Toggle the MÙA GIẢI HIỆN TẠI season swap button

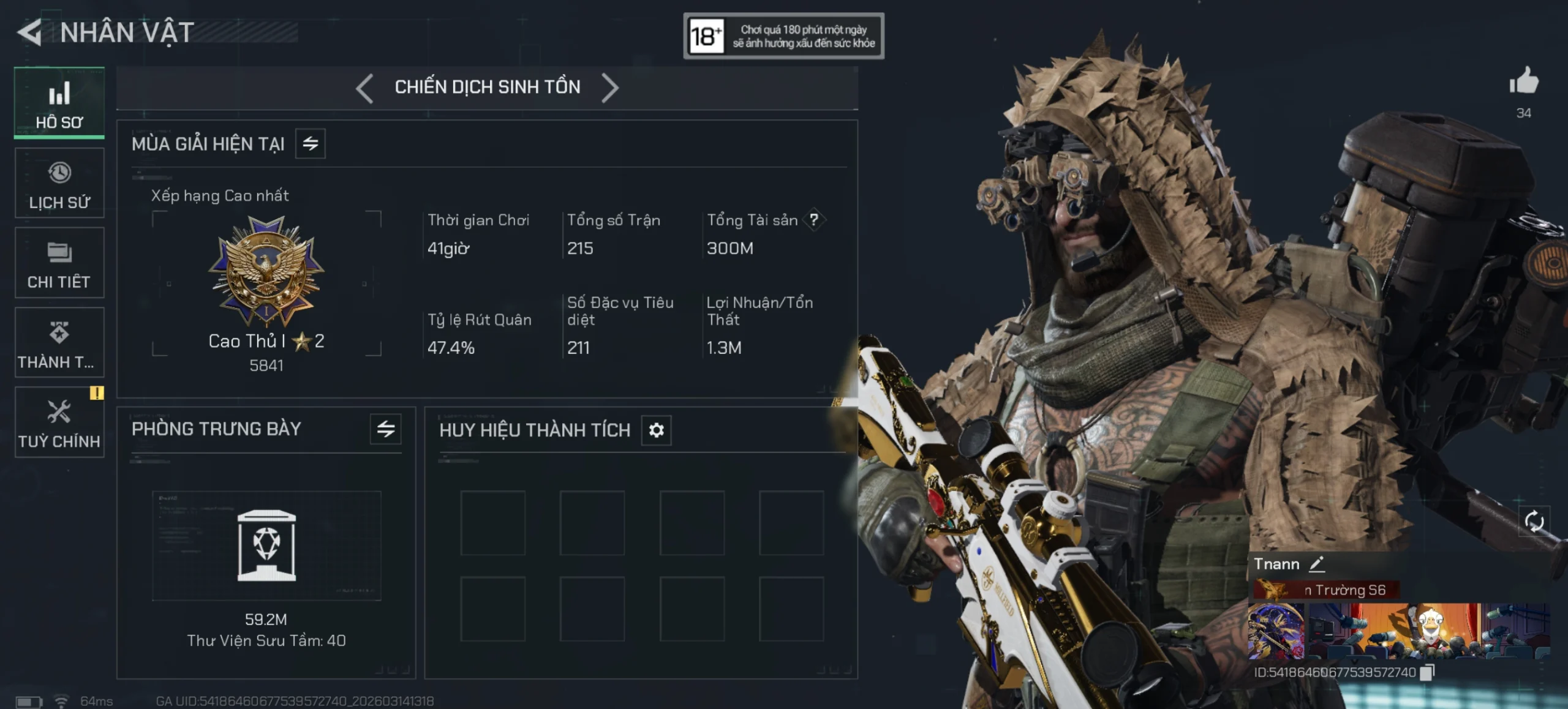311,144
